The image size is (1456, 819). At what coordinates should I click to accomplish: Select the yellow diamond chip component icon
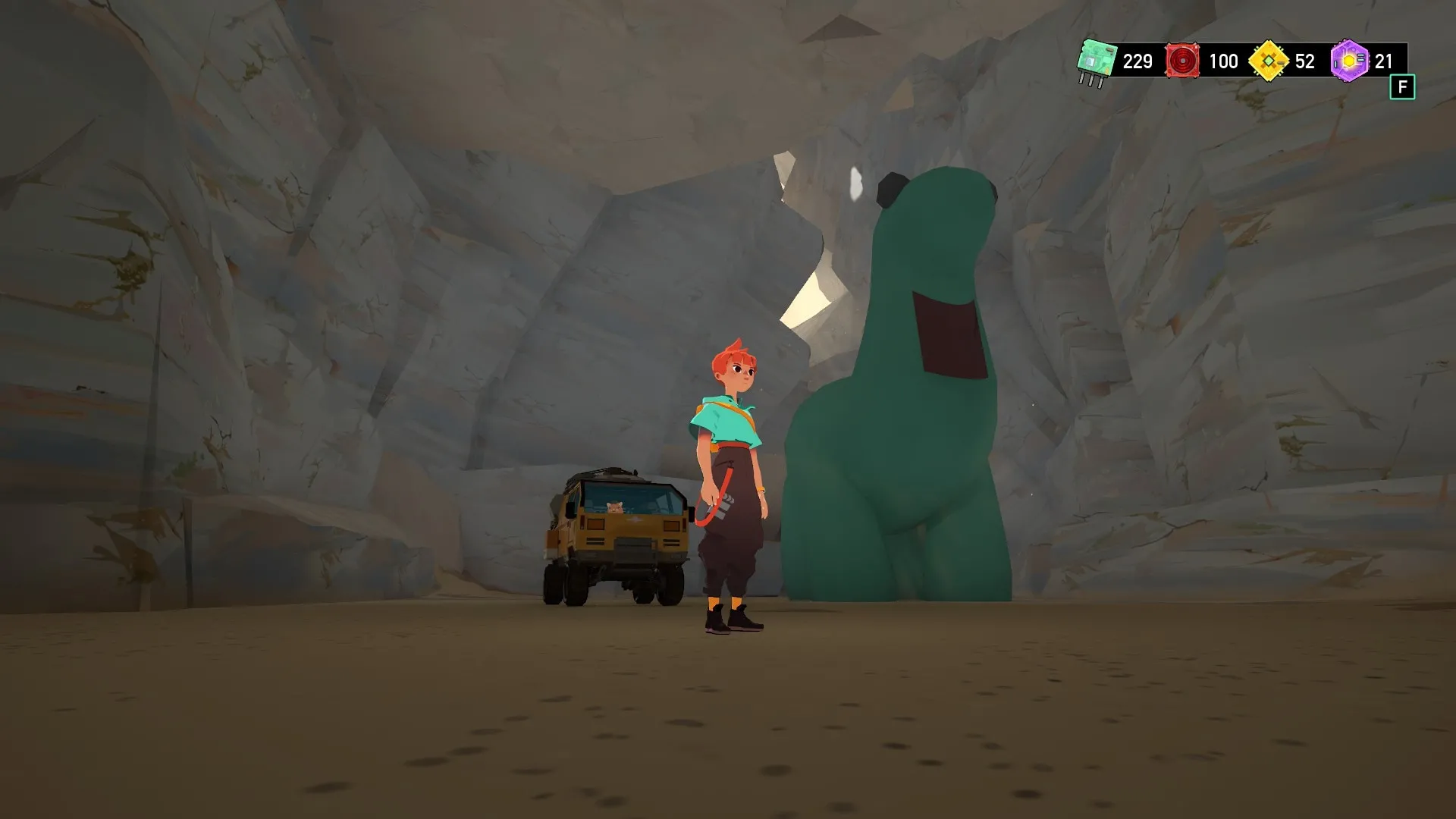[1268, 61]
